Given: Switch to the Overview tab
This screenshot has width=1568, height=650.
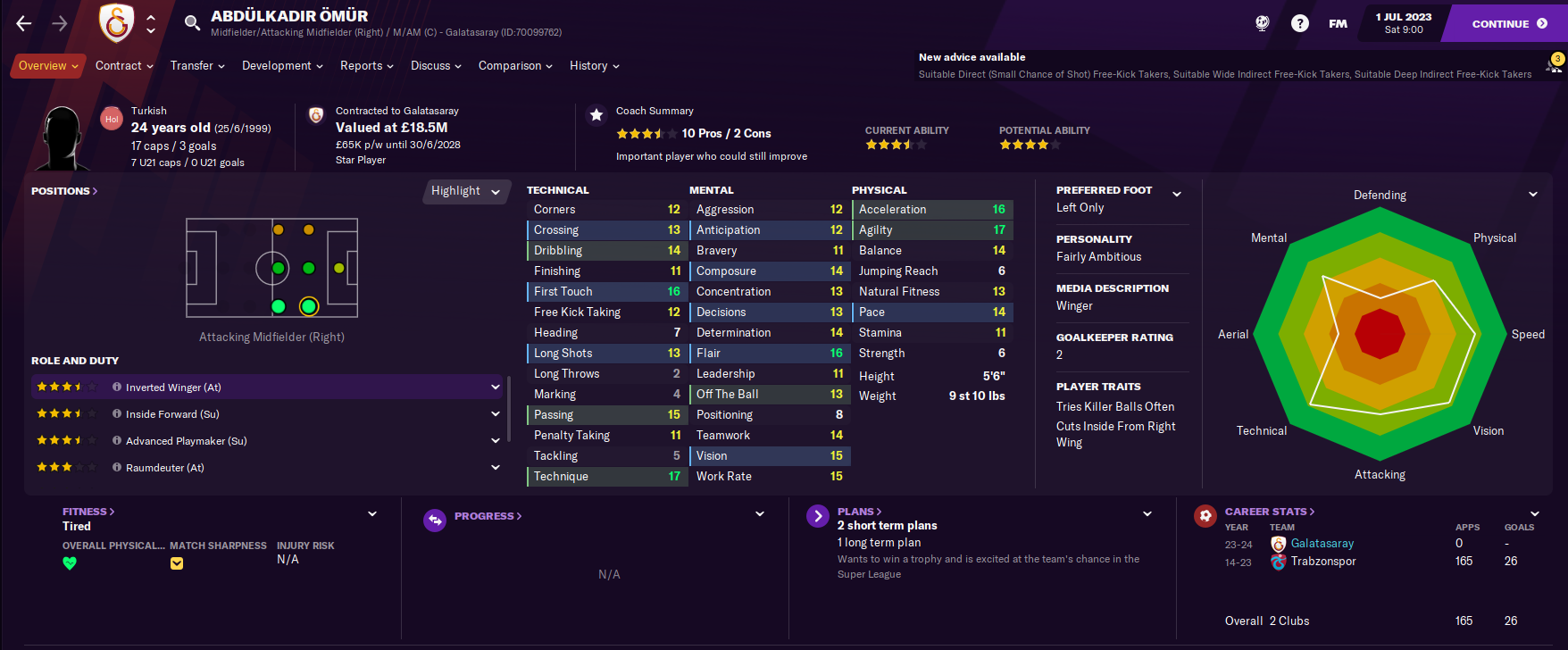Looking at the screenshot, I should (48, 66).
